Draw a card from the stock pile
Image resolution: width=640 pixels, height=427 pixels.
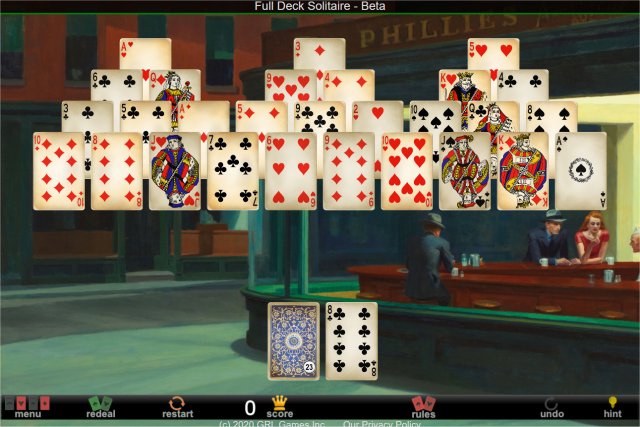click(294, 341)
